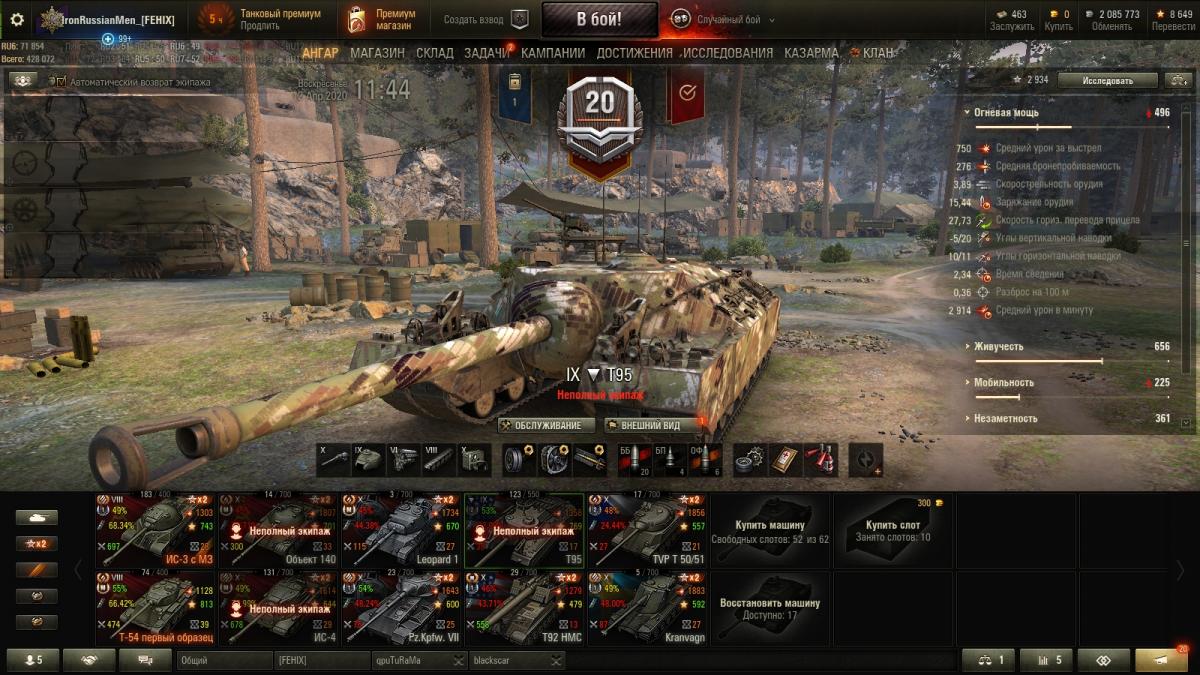Go to the КАМПАНИИ tab
Screen dimensions: 1200x675
[x=553, y=53]
